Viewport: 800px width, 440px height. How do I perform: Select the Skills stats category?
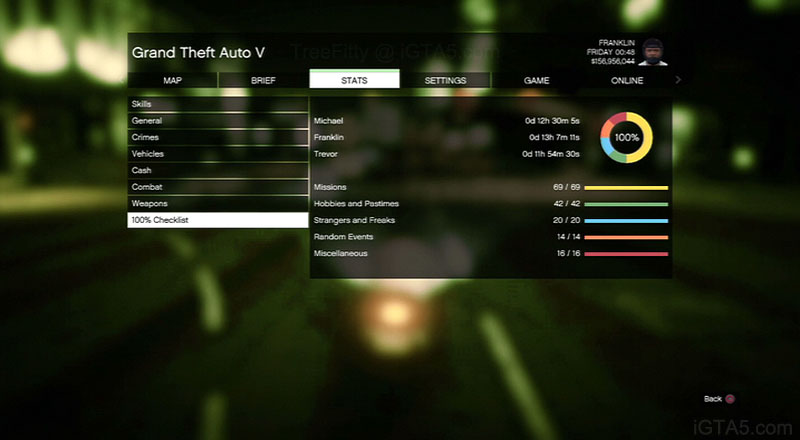(217, 104)
